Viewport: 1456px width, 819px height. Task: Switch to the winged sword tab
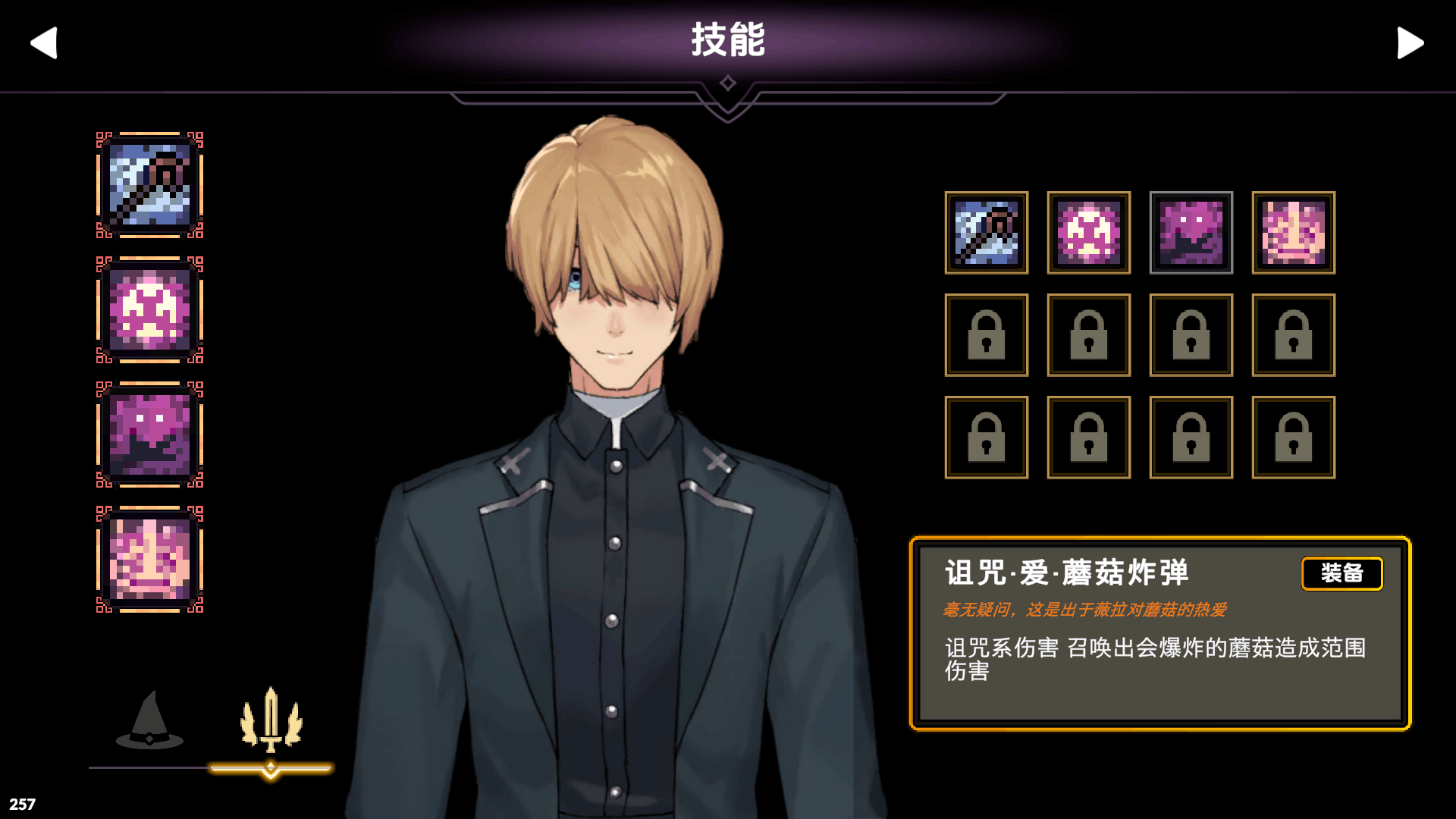click(271, 721)
